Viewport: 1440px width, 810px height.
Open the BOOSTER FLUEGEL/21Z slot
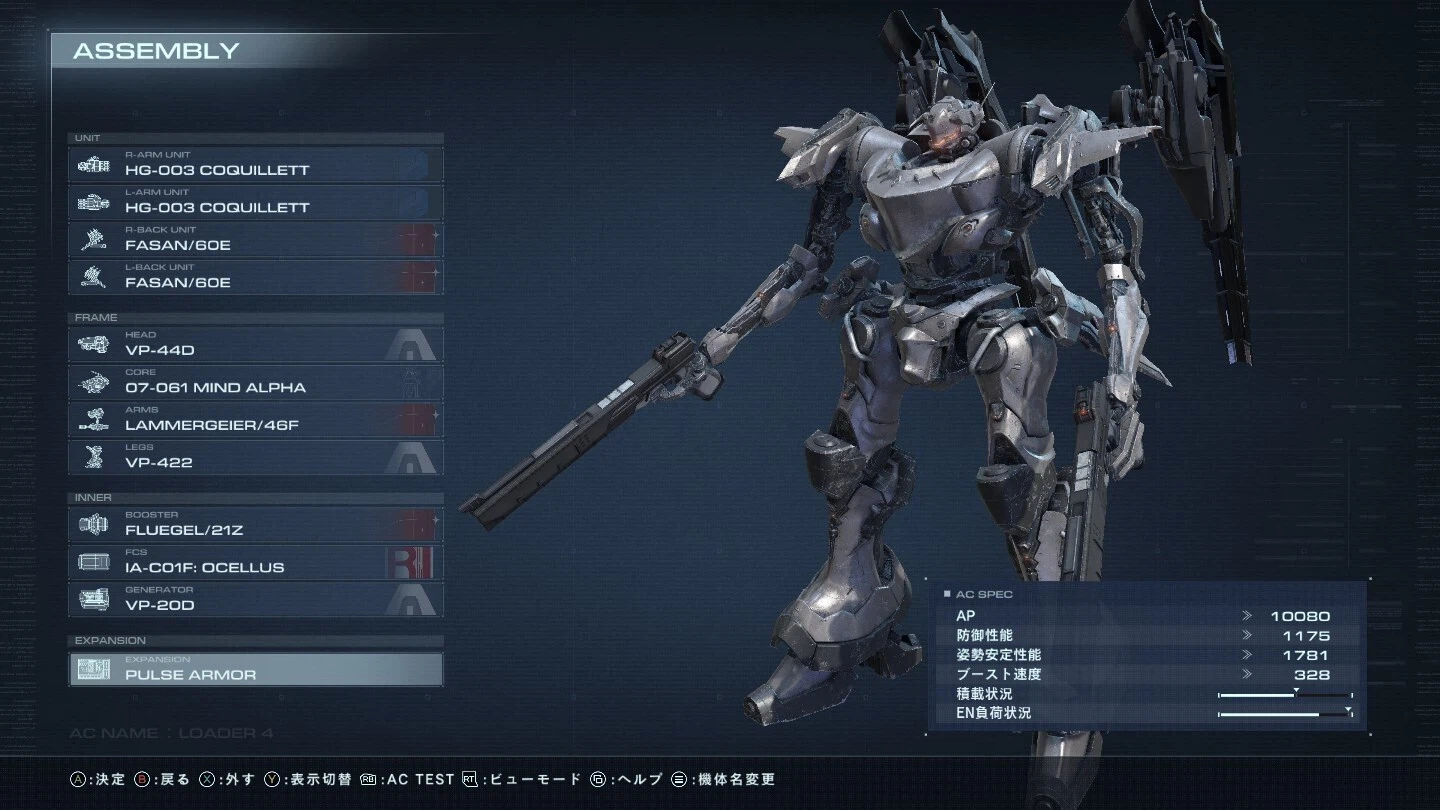click(x=255, y=524)
